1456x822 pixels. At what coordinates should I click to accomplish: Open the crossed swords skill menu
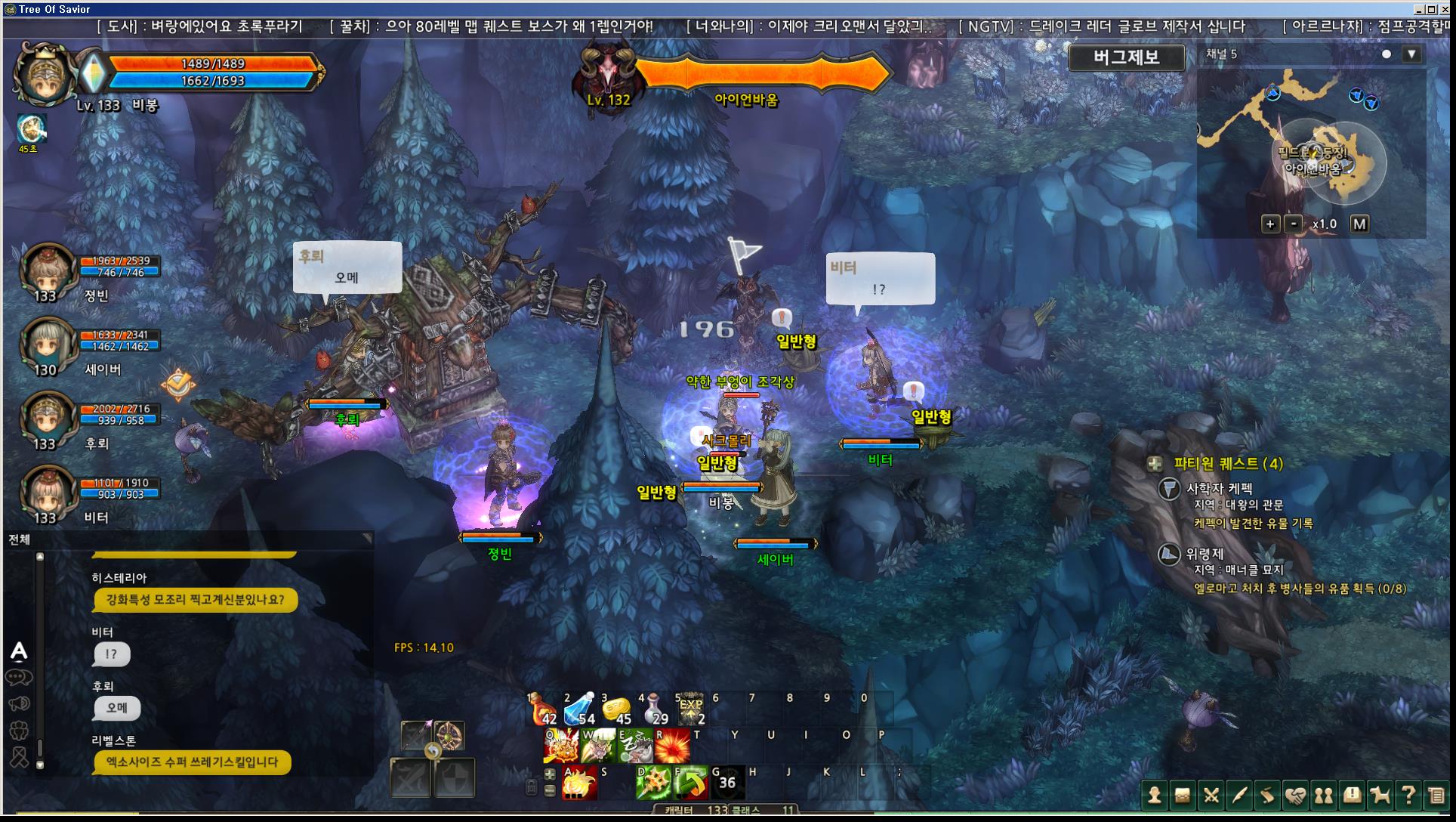click(1211, 796)
